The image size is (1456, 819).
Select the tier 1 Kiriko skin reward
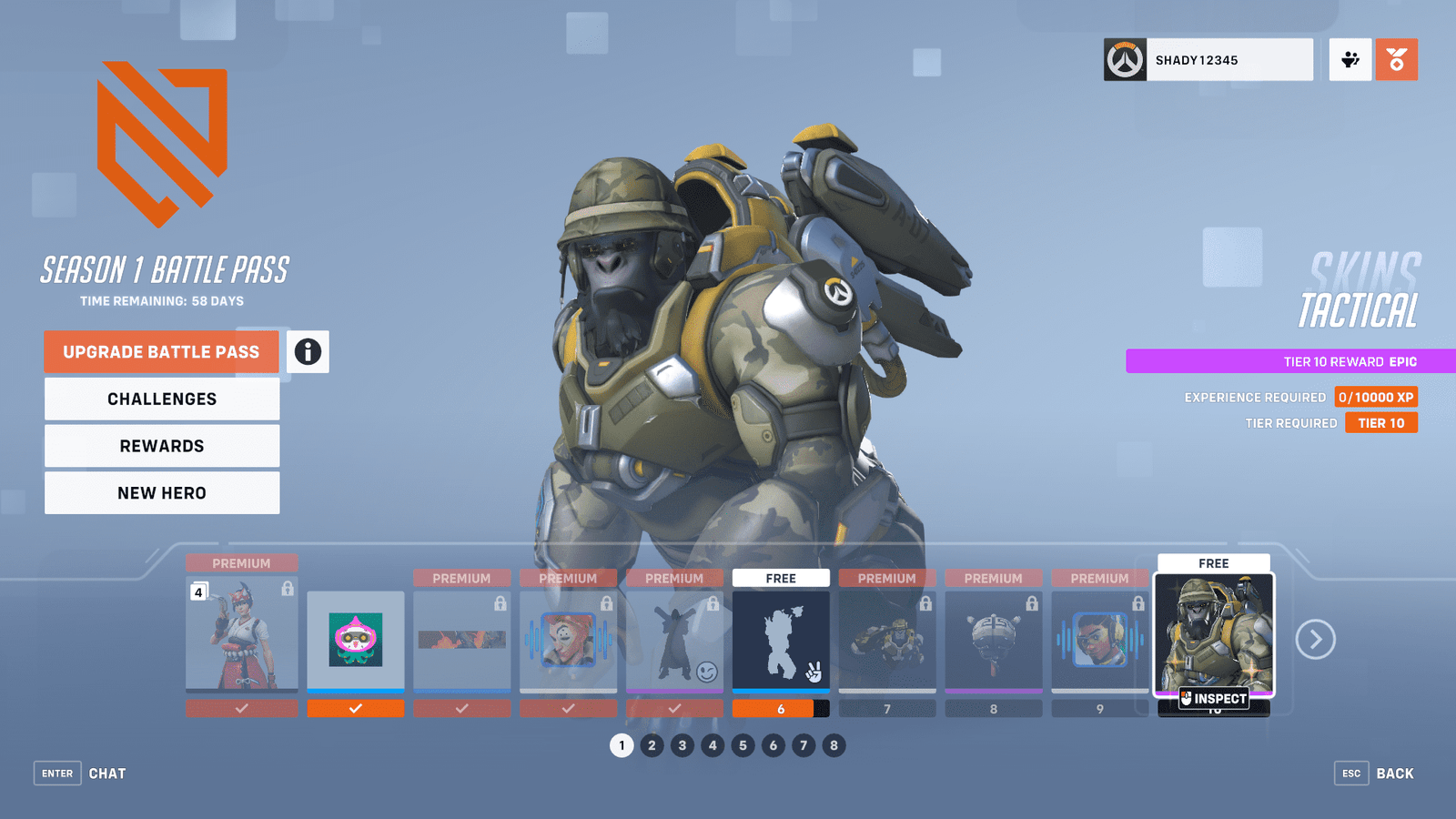coord(241,633)
